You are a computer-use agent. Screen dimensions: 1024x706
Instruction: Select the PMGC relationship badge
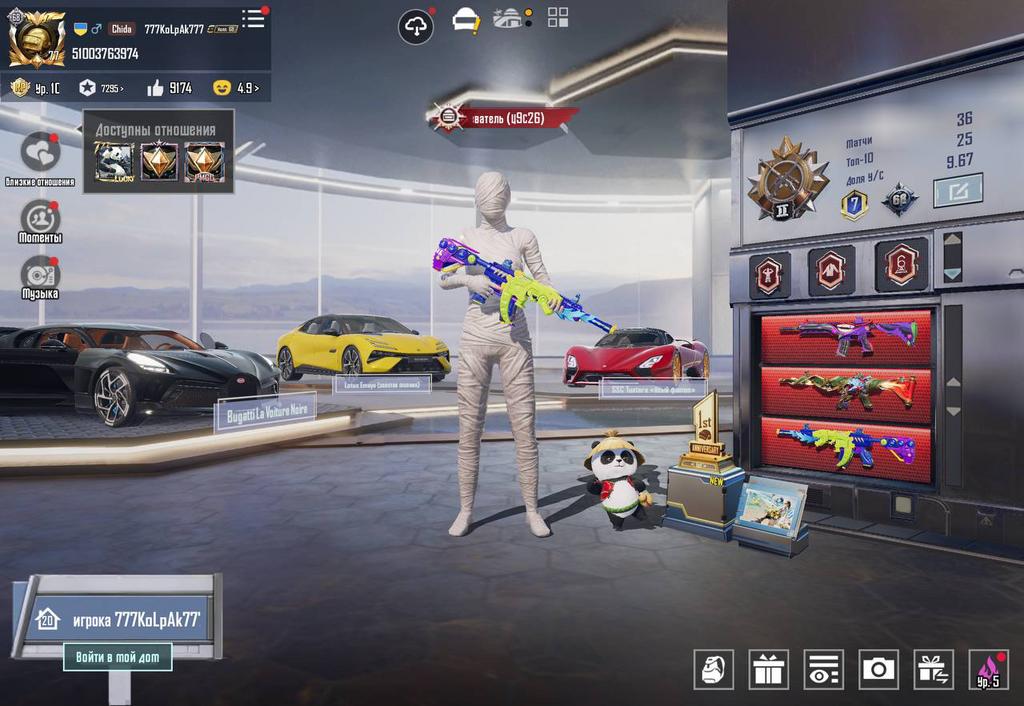coord(204,162)
